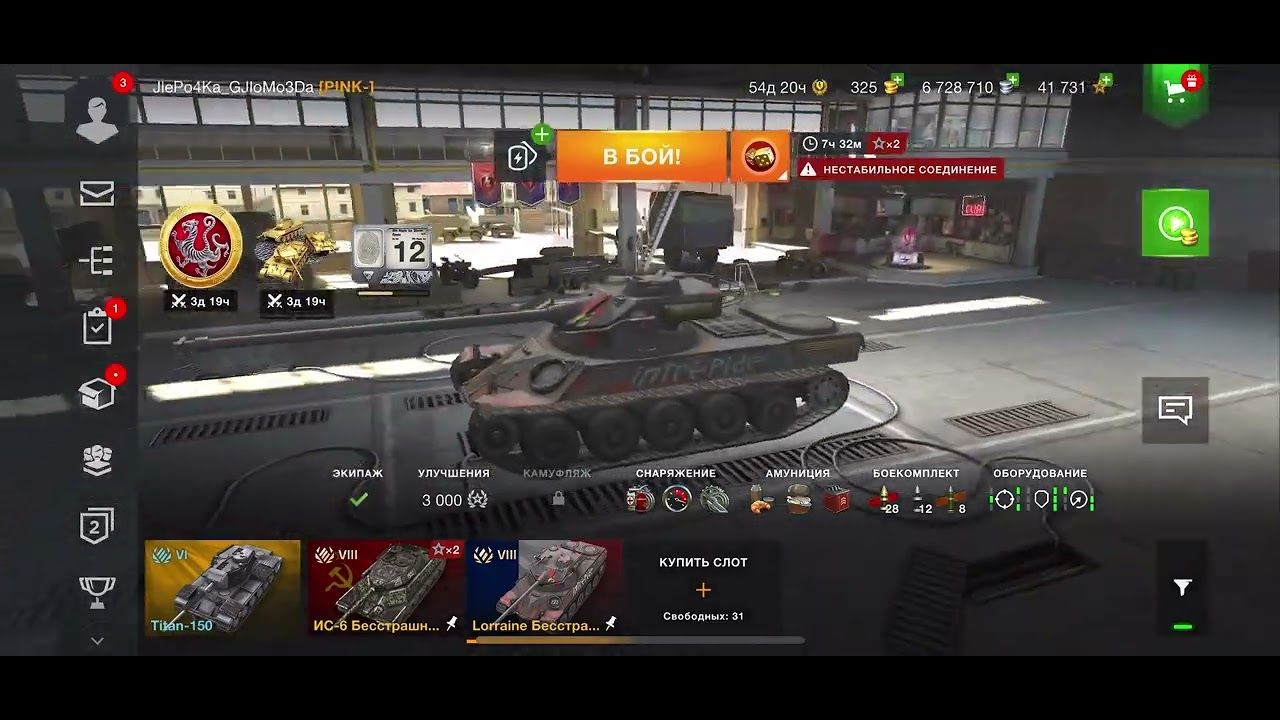Image resolution: width=1280 pixels, height=720 pixels.
Task: Open the chat bubble panel
Action: pyautogui.click(x=1176, y=407)
